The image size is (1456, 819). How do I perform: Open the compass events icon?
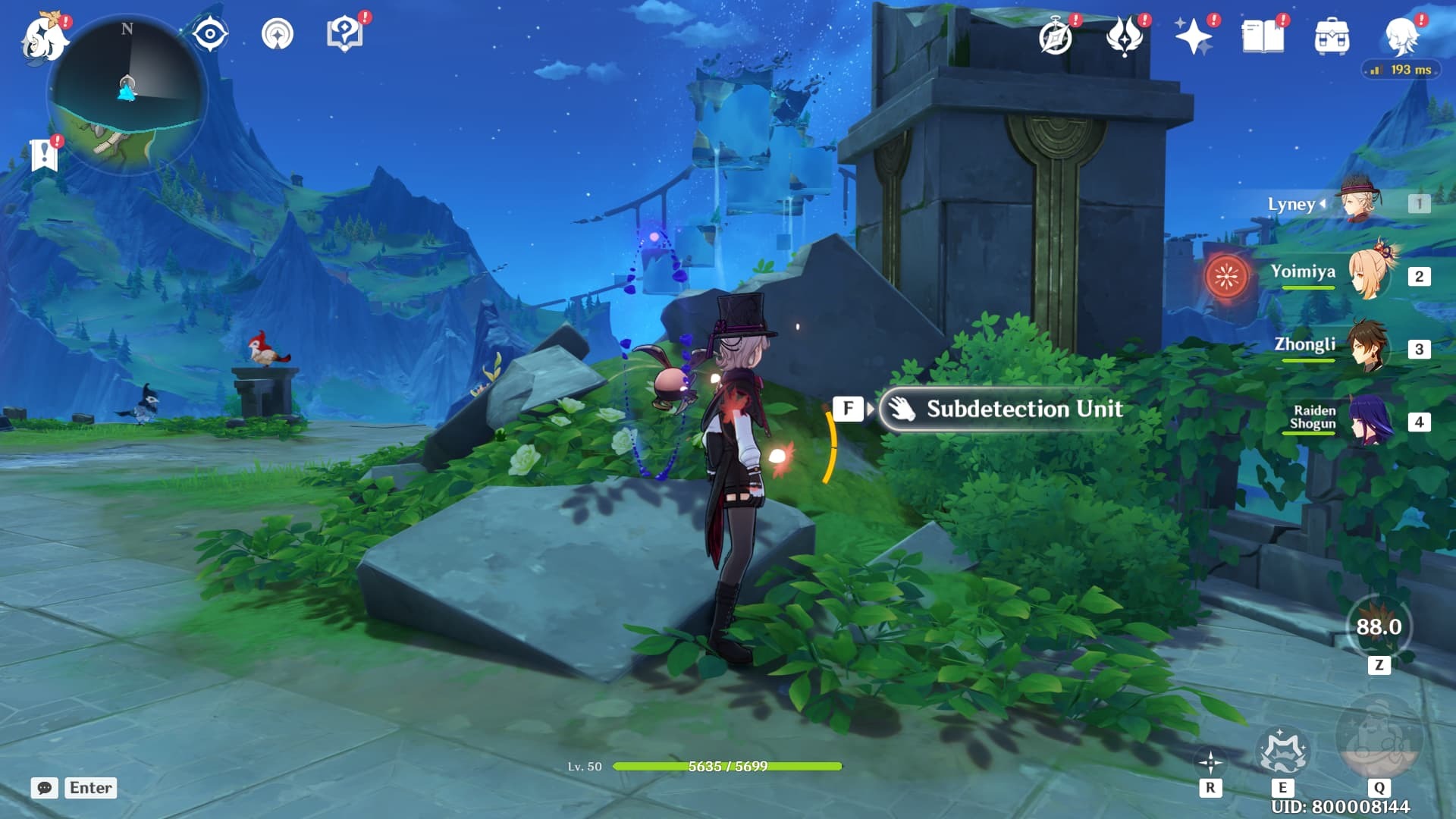tap(1056, 36)
